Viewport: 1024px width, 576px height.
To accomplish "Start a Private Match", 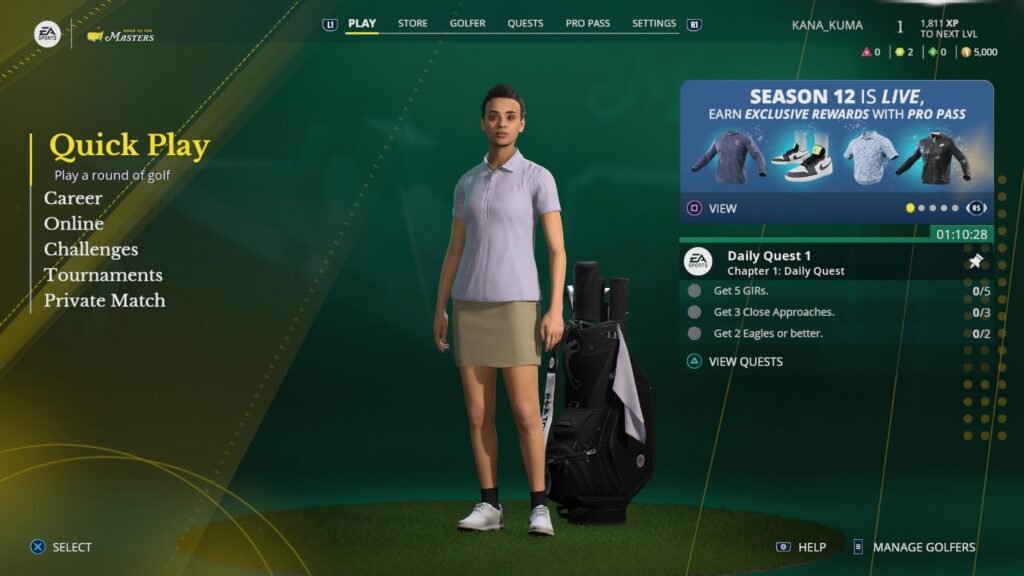I will (x=105, y=300).
